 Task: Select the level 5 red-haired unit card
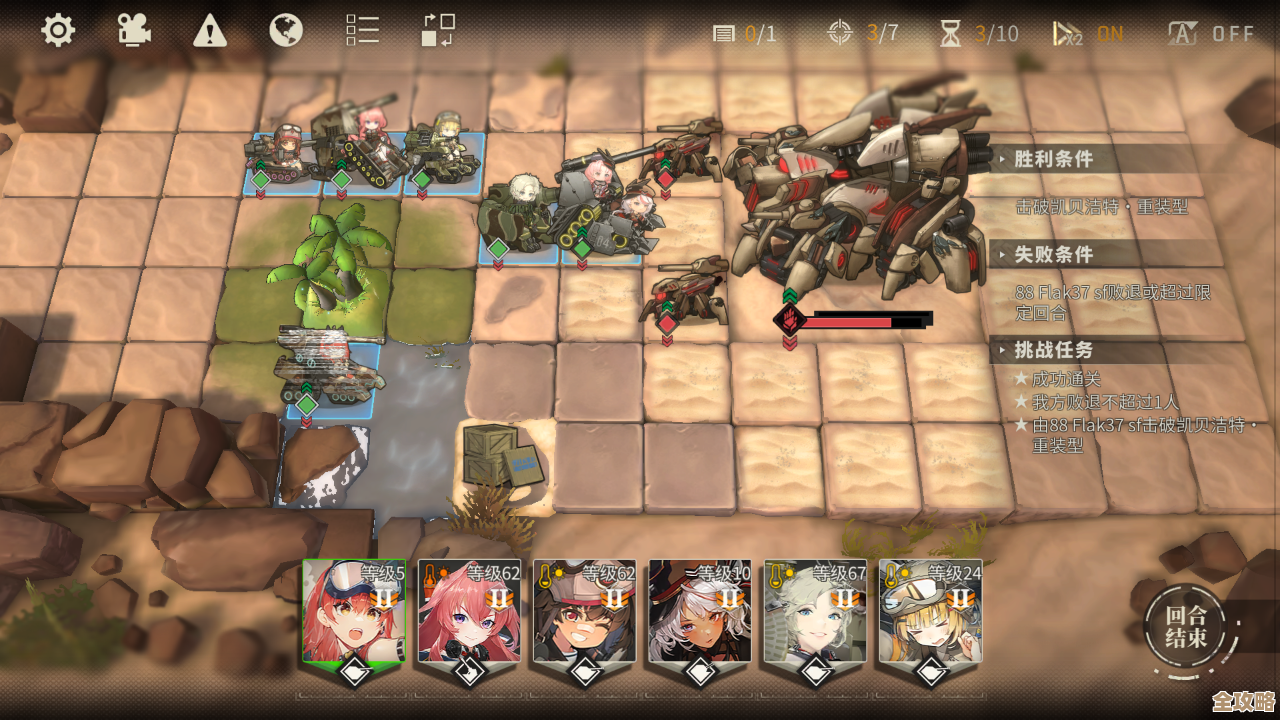point(354,612)
